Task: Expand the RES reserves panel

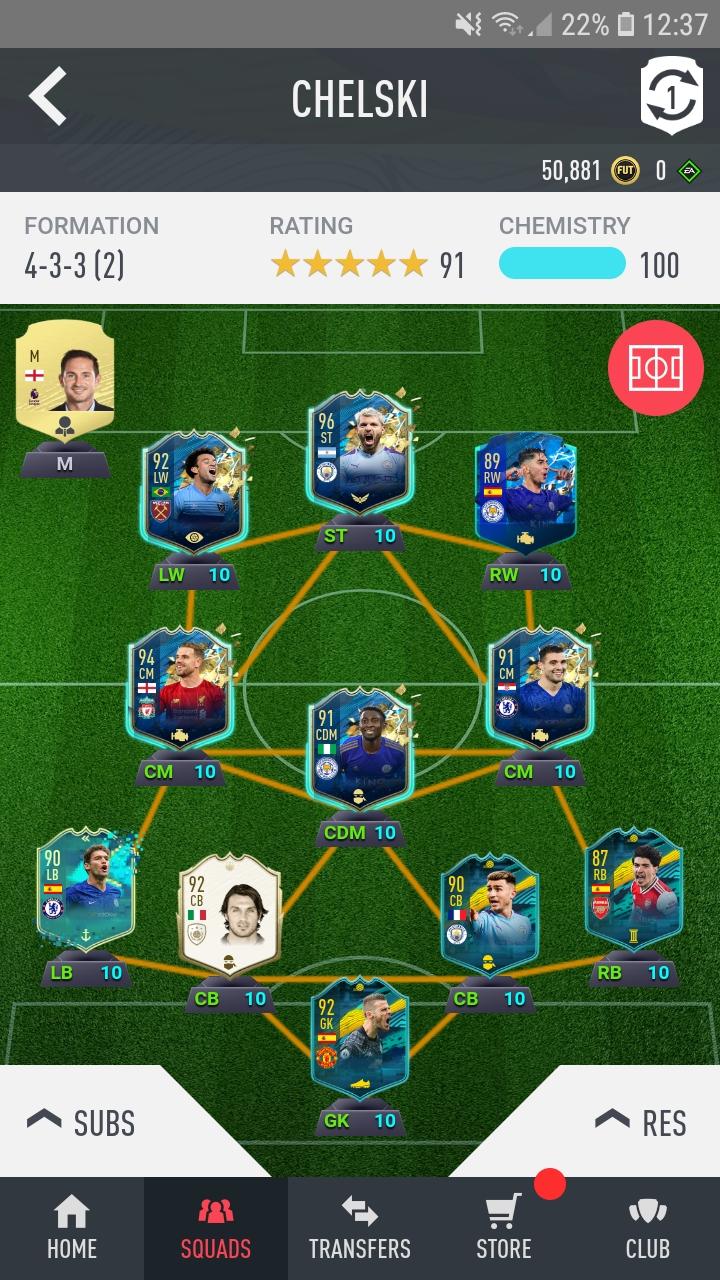Action: pos(640,1122)
